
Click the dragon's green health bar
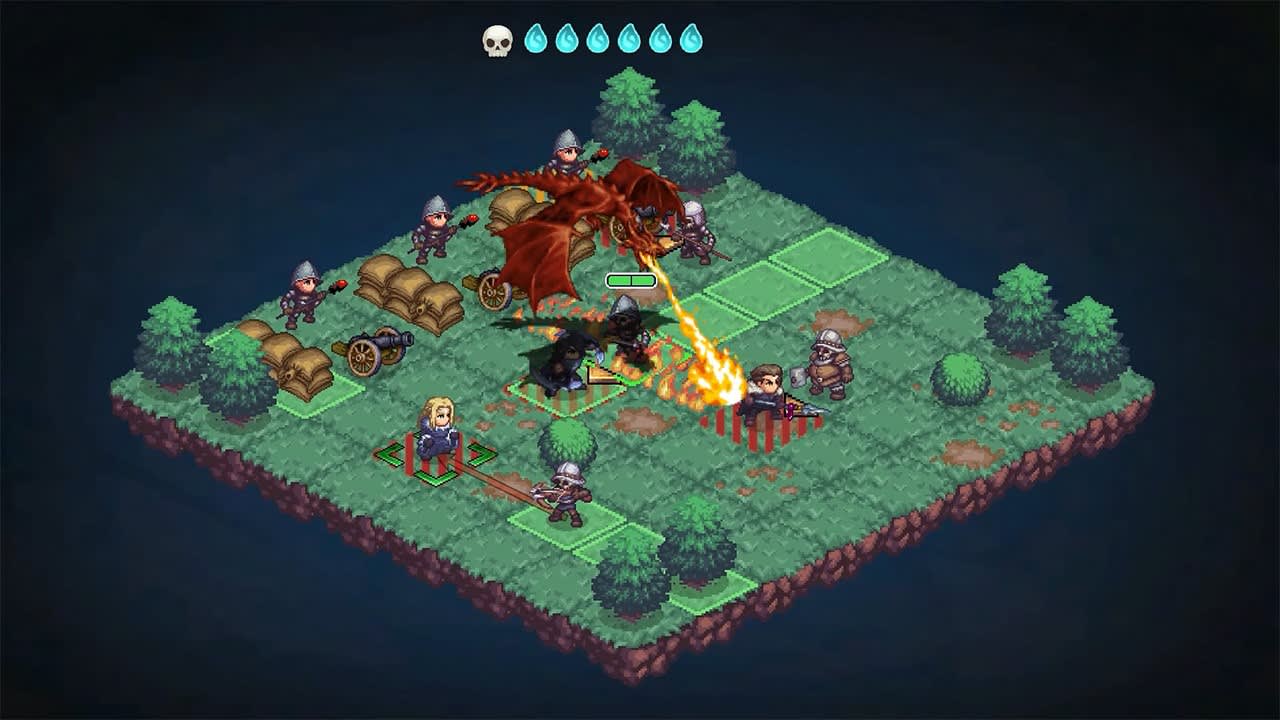pos(632,279)
